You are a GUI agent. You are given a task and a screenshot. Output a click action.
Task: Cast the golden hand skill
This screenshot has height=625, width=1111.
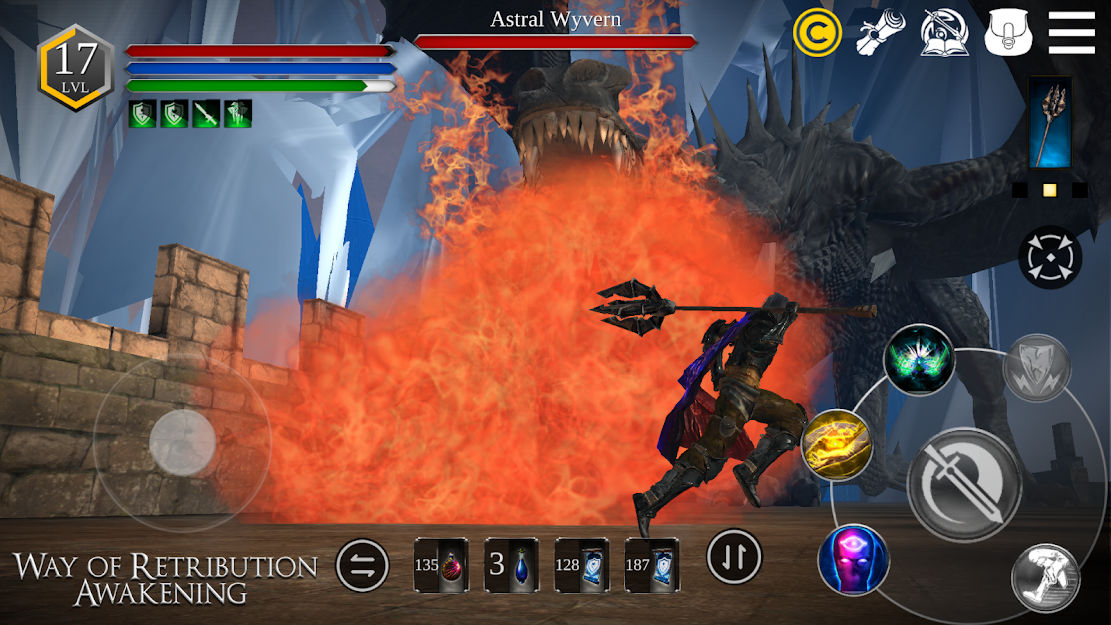point(837,445)
